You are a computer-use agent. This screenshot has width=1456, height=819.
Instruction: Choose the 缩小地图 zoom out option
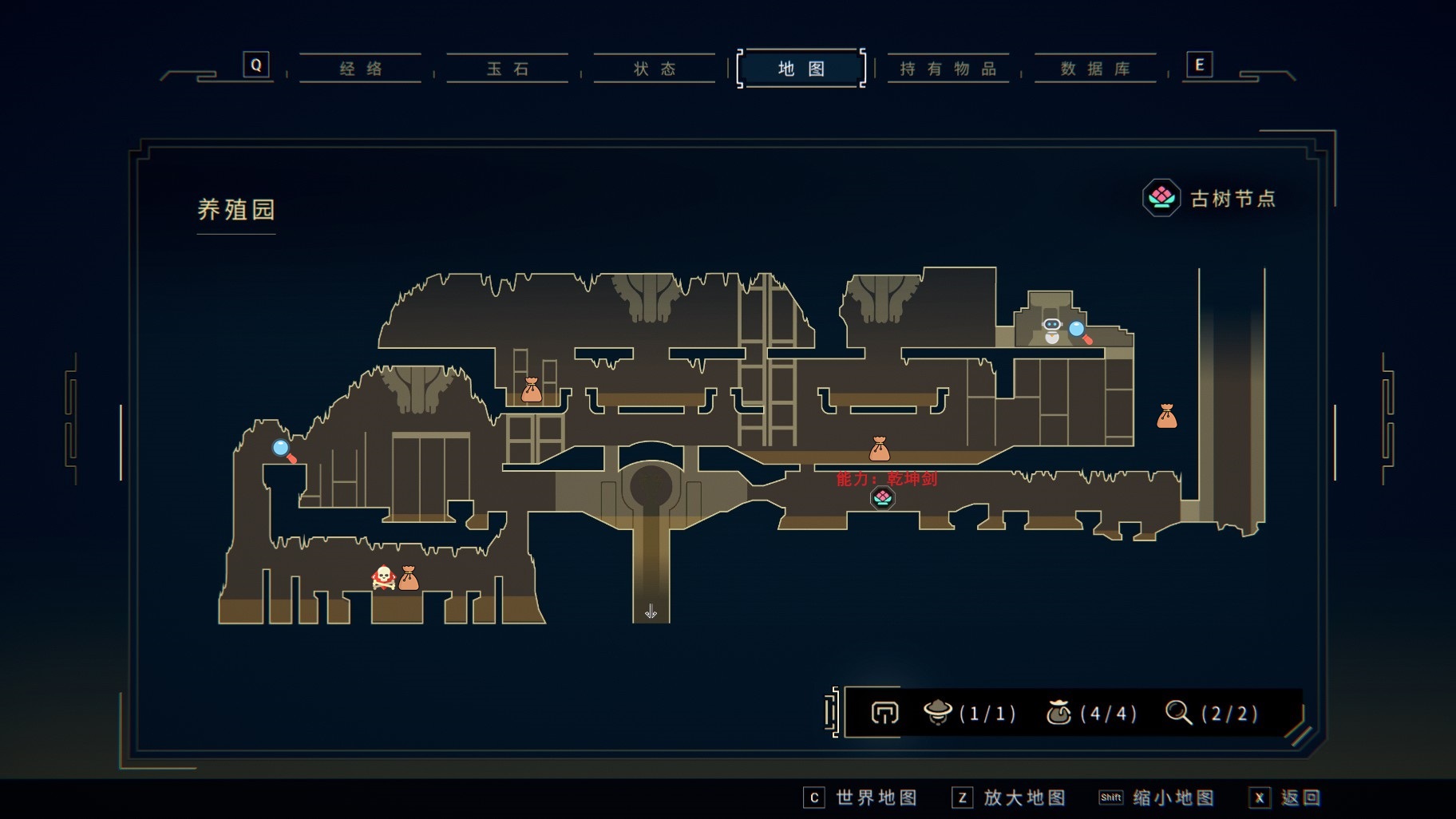[1158, 797]
